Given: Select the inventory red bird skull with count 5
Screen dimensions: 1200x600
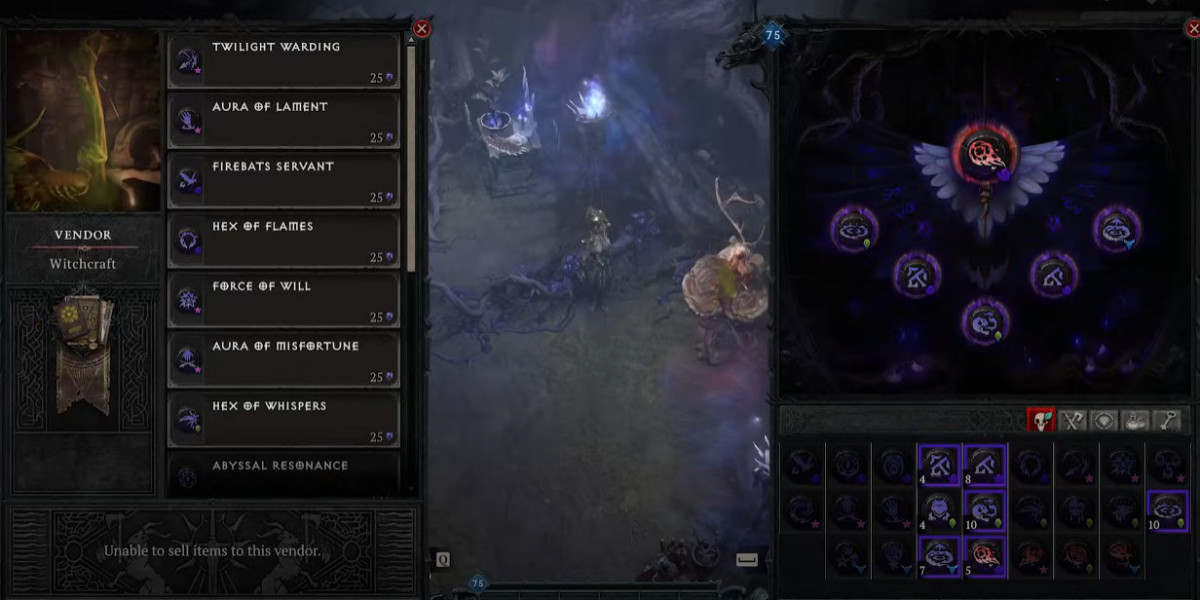Looking at the screenshot, I should (x=985, y=556).
